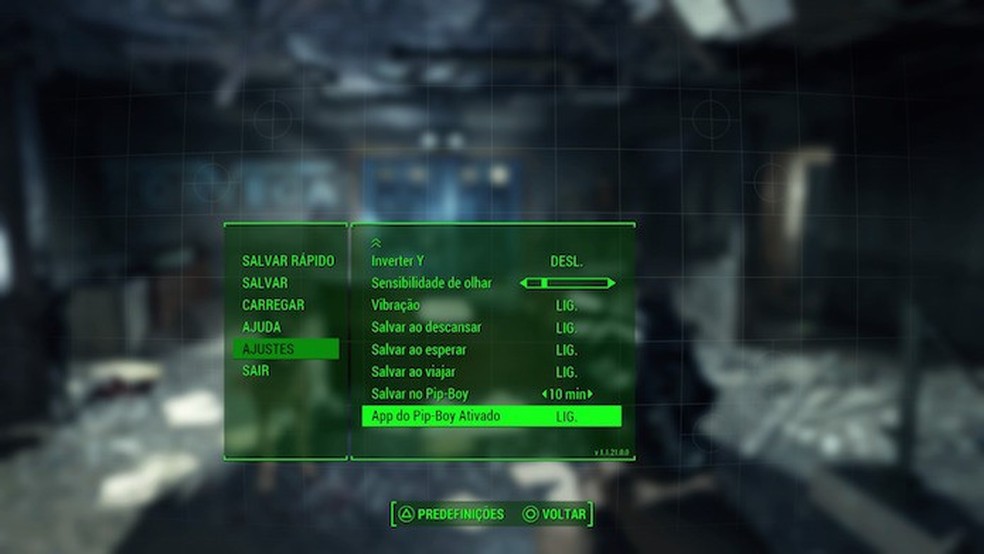Toggle Salvar ao descansar option

click(x=566, y=328)
